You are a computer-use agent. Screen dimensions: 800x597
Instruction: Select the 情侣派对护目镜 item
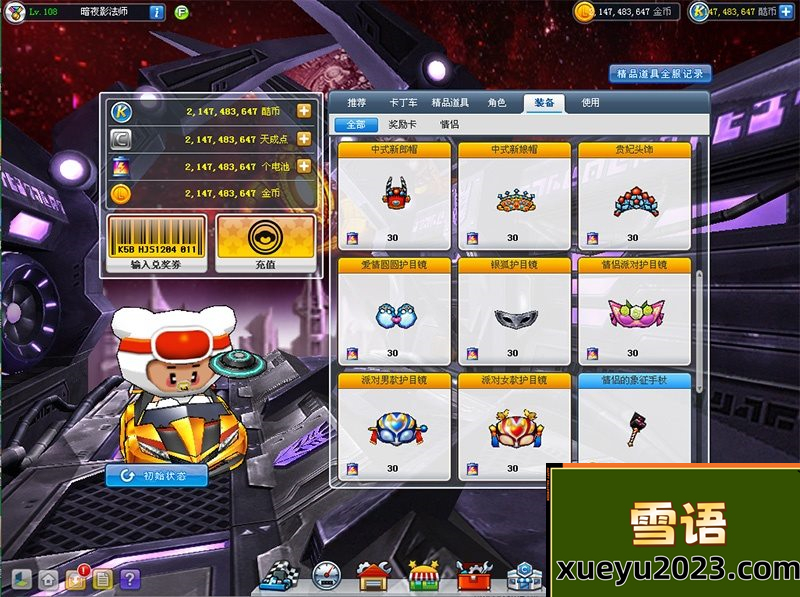[x=634, y=310]
